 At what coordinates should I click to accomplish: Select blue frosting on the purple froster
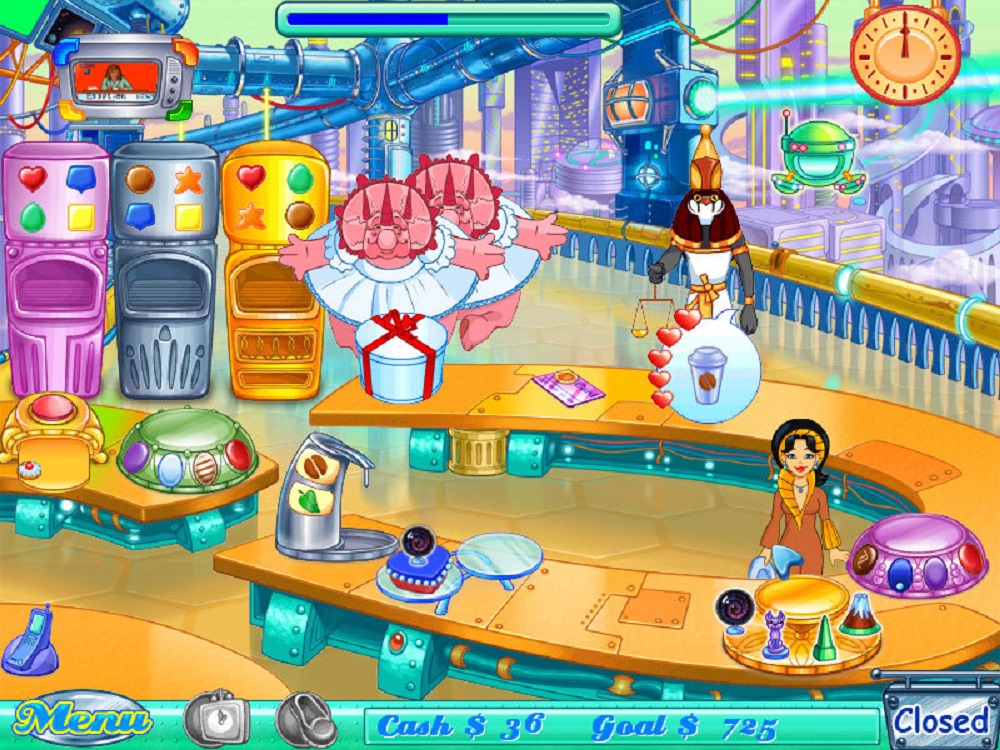(x=901, y=571)
